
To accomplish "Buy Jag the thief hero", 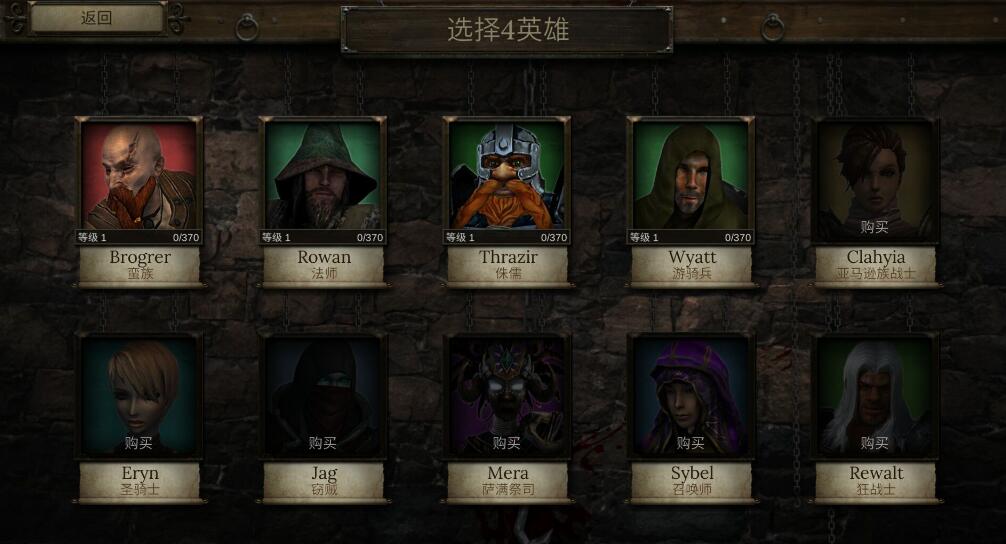I will coord(323,442).
